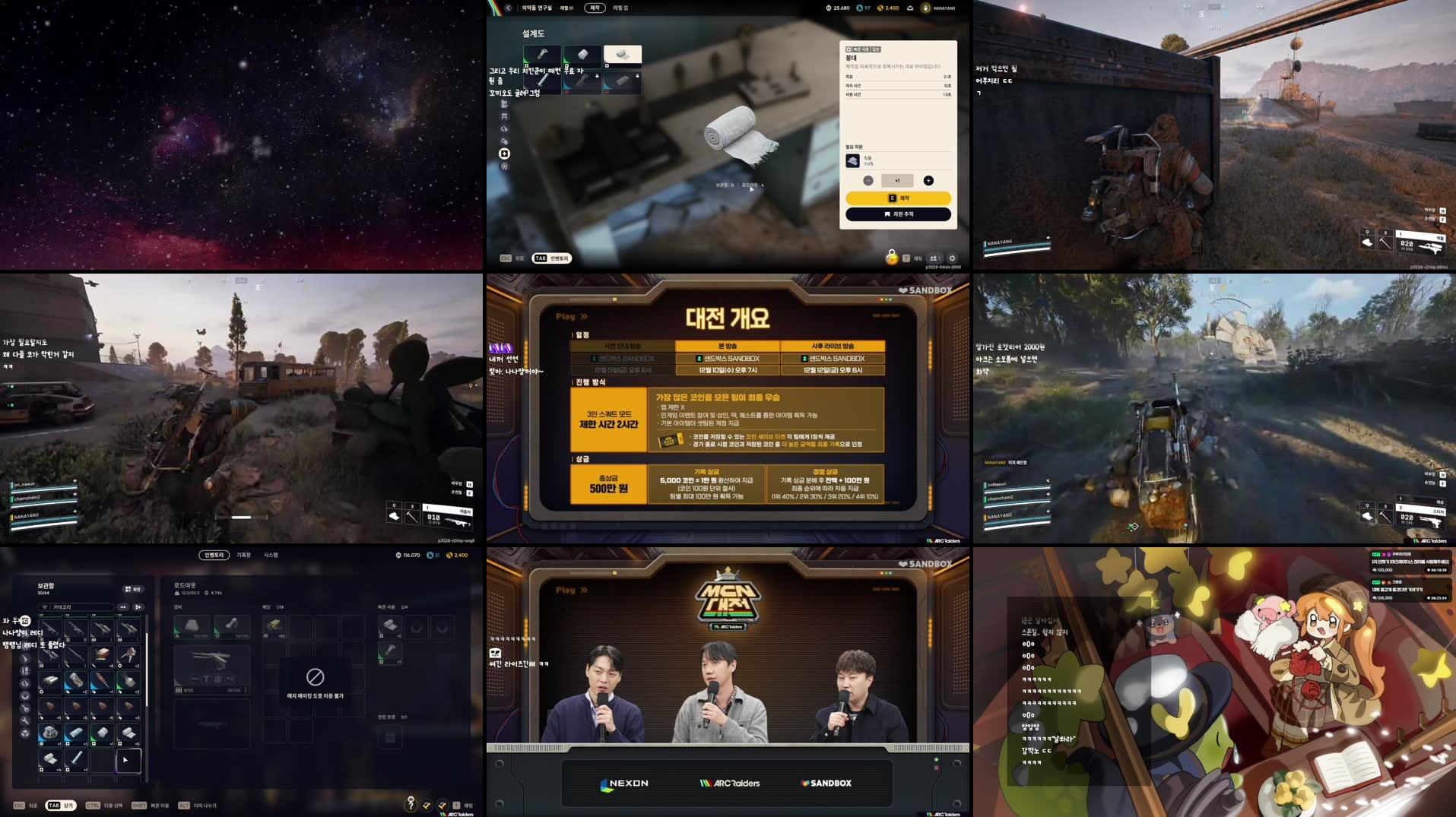The width and height of the screenshot is (1456, 817).
Task: Click the NANAYANG profile avatar
Action: (x=926, y=8)
